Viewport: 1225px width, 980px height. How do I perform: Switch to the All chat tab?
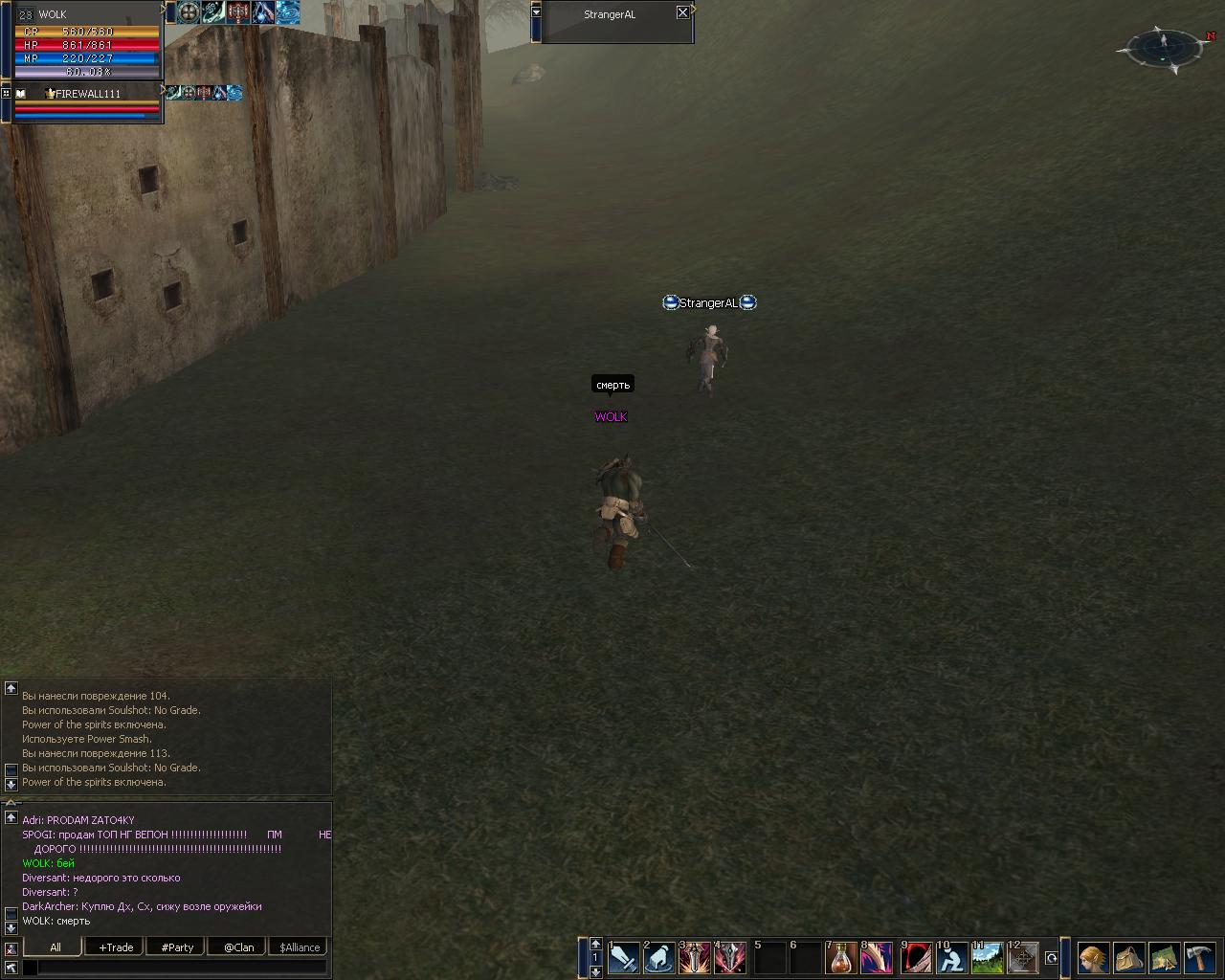pos(56,947)
